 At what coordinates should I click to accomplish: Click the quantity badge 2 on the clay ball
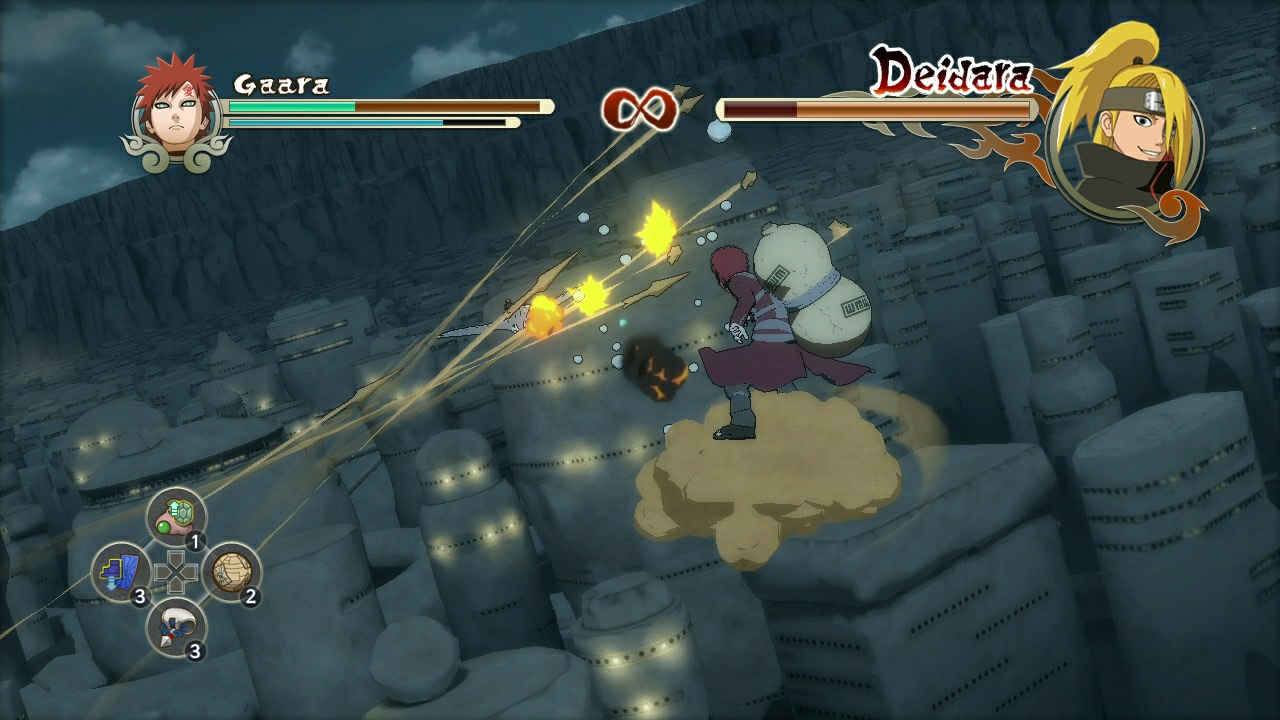click(x=253, y=599)
